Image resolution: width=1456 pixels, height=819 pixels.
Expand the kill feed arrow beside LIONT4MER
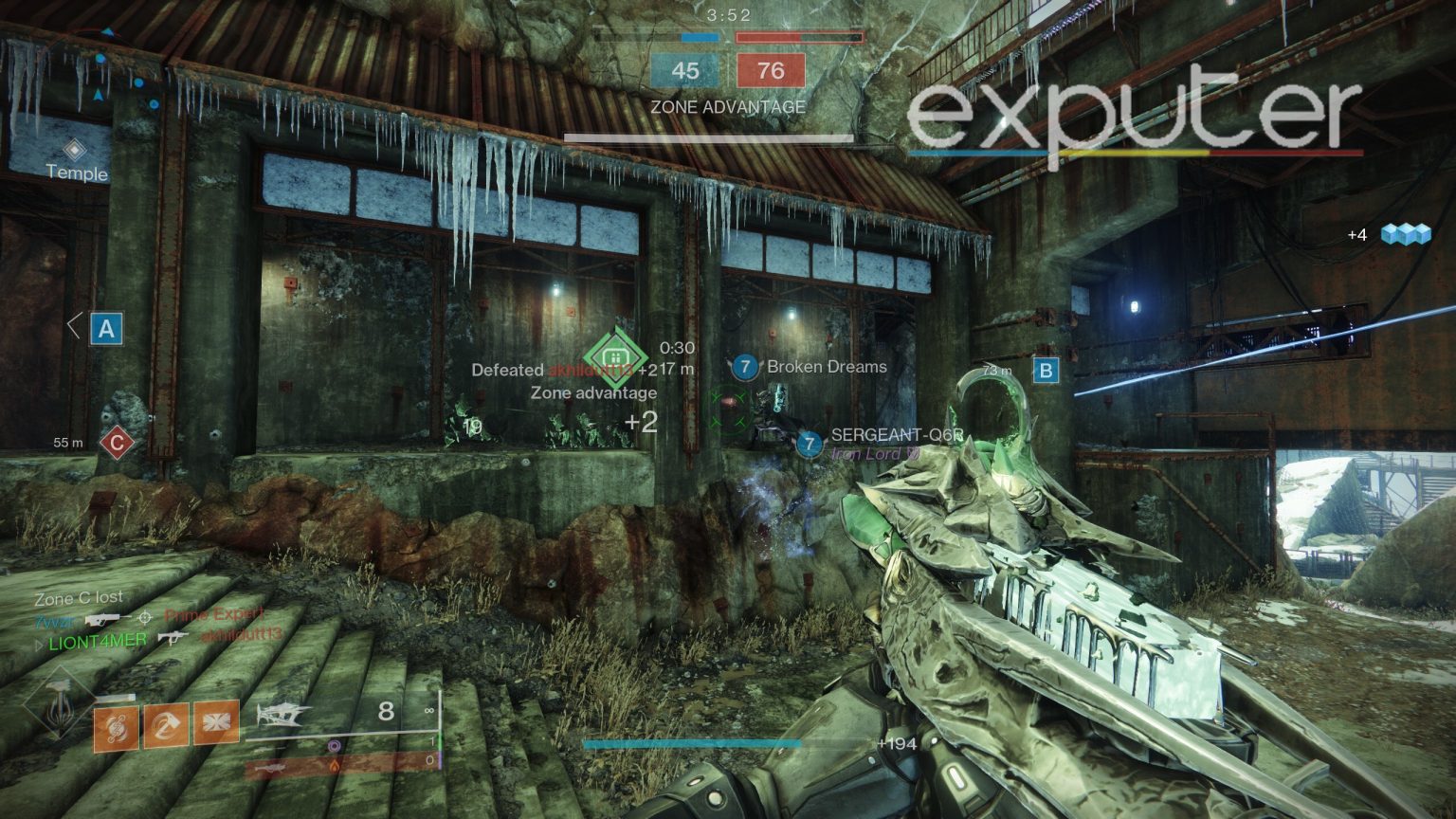(40, 646)
